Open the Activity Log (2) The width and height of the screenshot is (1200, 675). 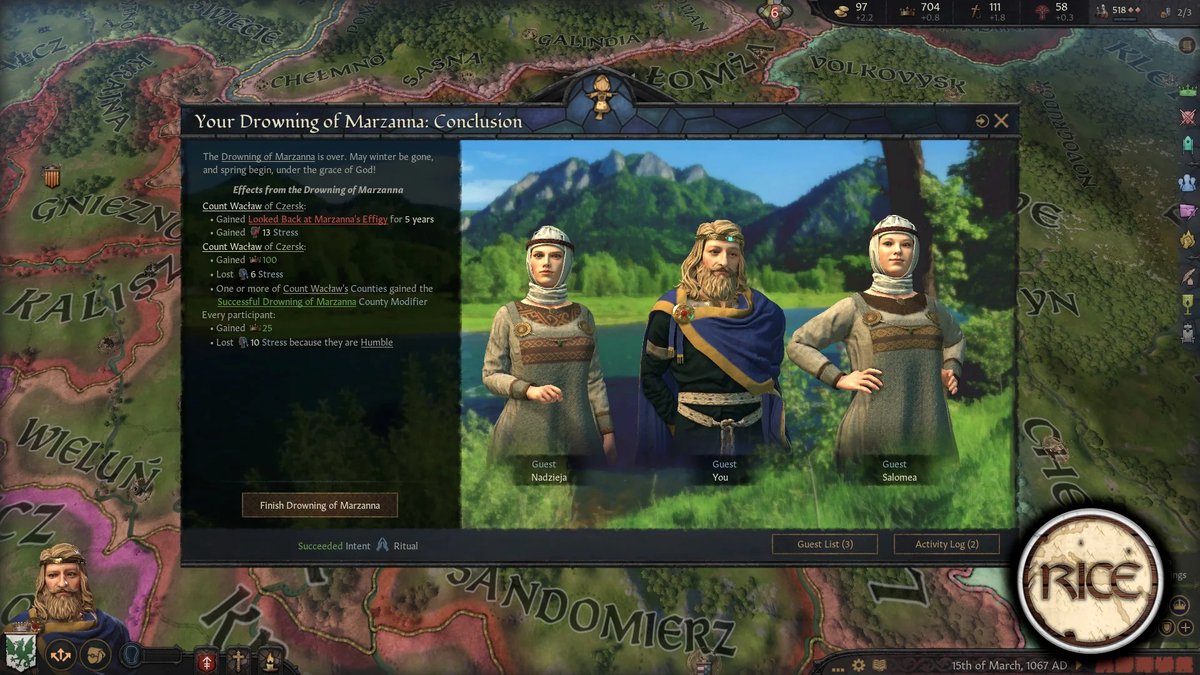coord(945,544)
